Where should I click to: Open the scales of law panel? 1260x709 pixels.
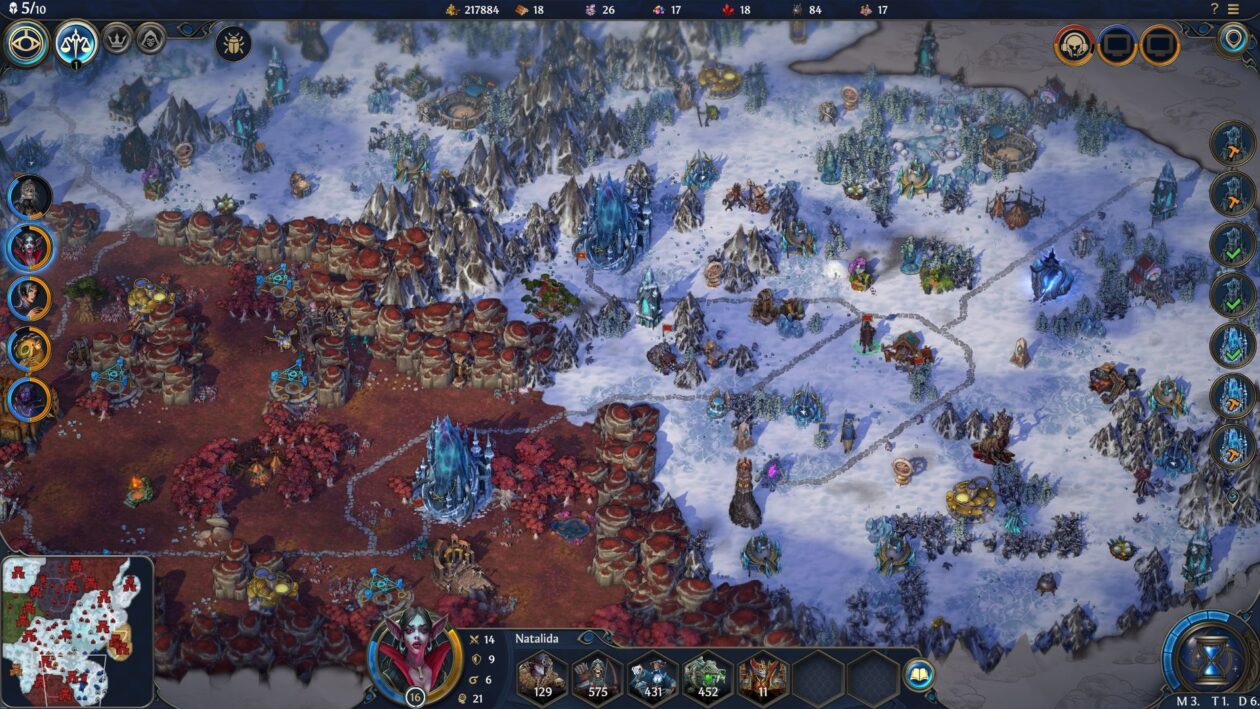pyautogui.click(x=77, y=42)
